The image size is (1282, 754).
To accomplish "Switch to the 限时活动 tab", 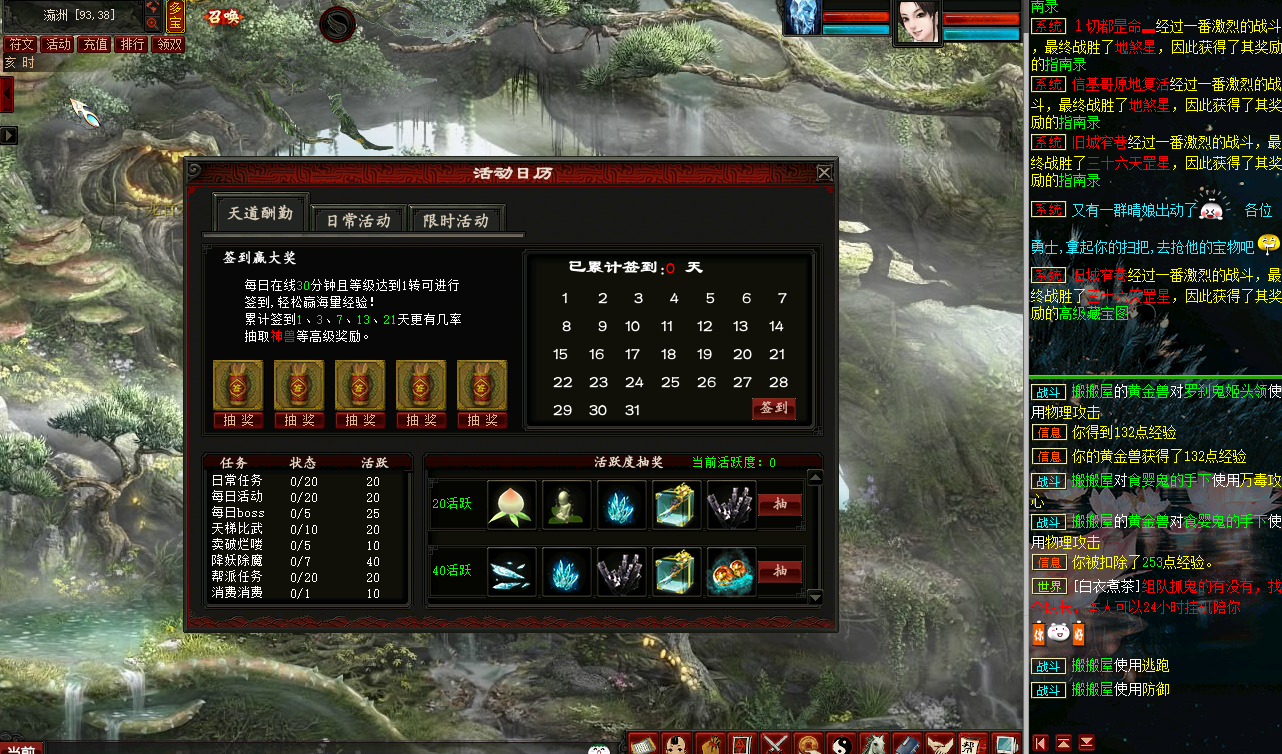I will pos(458,217).
